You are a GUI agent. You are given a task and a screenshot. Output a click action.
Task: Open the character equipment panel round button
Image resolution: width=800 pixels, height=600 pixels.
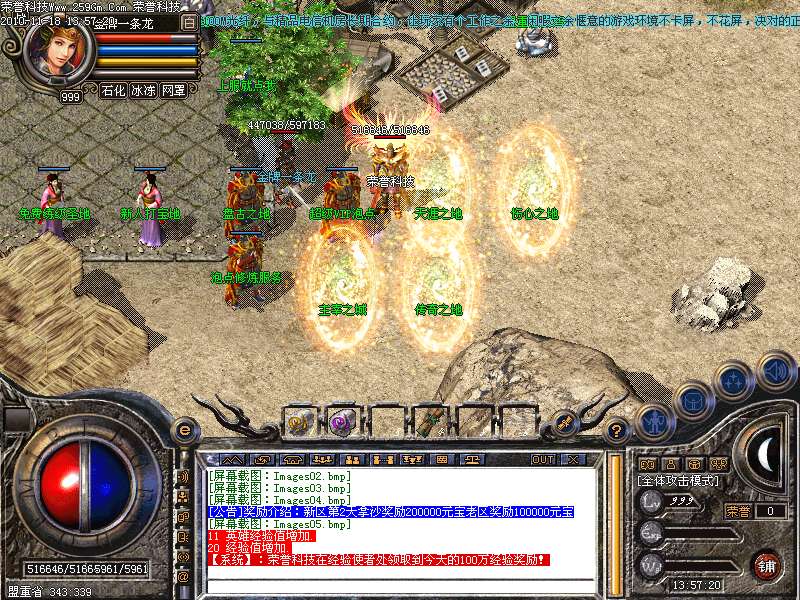[x=654, y=421]
